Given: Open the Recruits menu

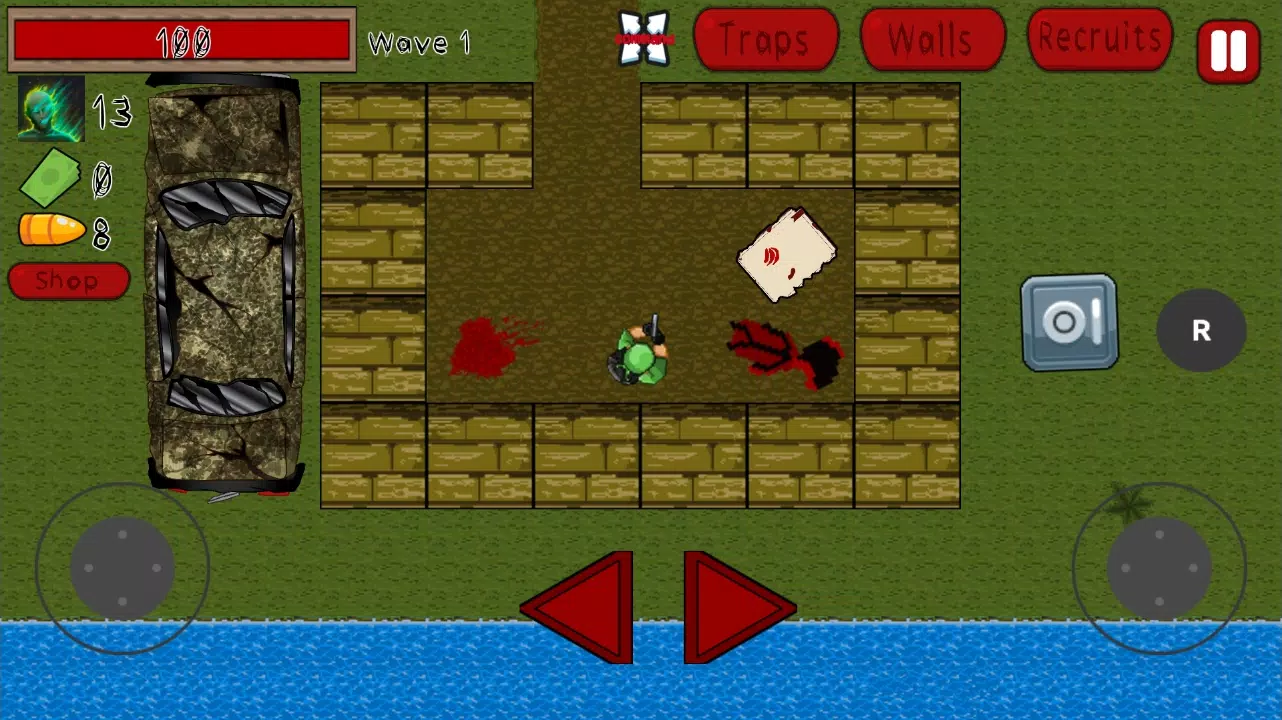Looking at the screenshot, I should pyautogui.click(x=1098, y=40).
